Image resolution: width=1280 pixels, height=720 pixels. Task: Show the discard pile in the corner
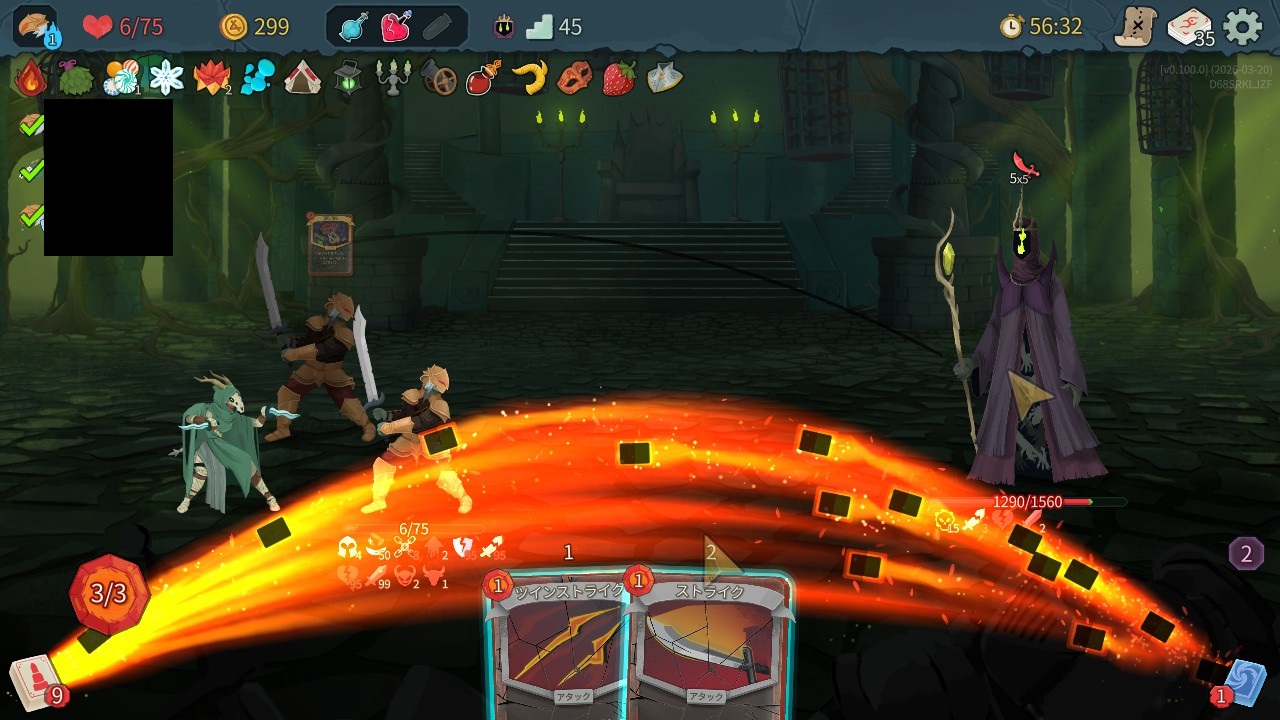tap(1243, 682)
